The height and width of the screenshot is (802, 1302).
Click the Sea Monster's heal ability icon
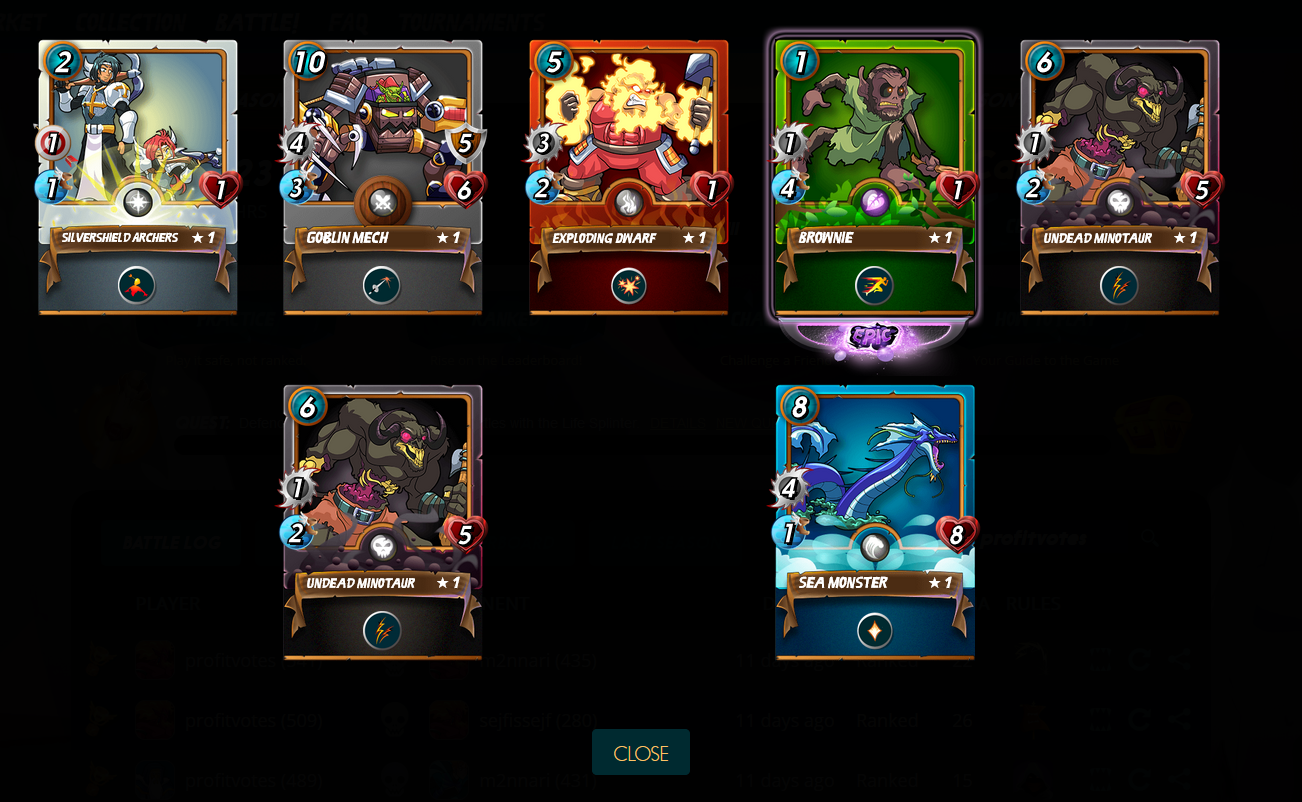pyautogui.click(x=874, y=631)
